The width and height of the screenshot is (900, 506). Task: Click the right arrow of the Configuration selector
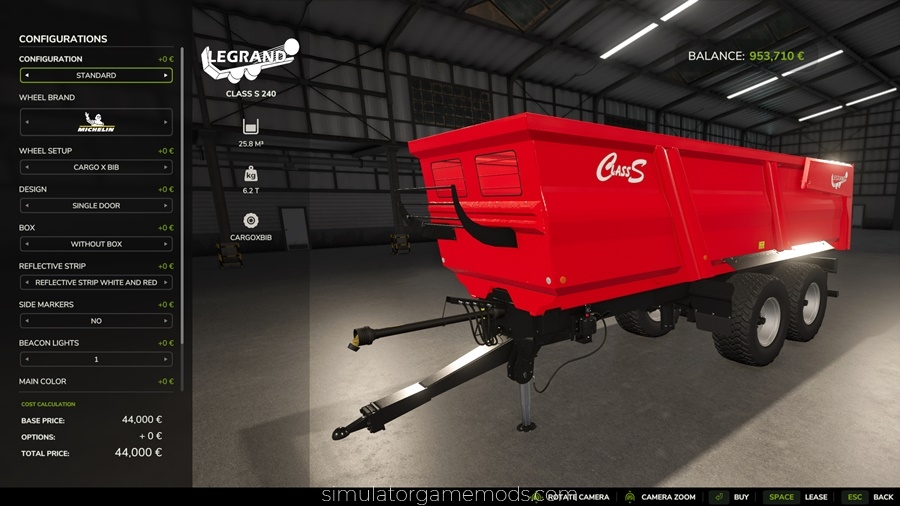166,75
